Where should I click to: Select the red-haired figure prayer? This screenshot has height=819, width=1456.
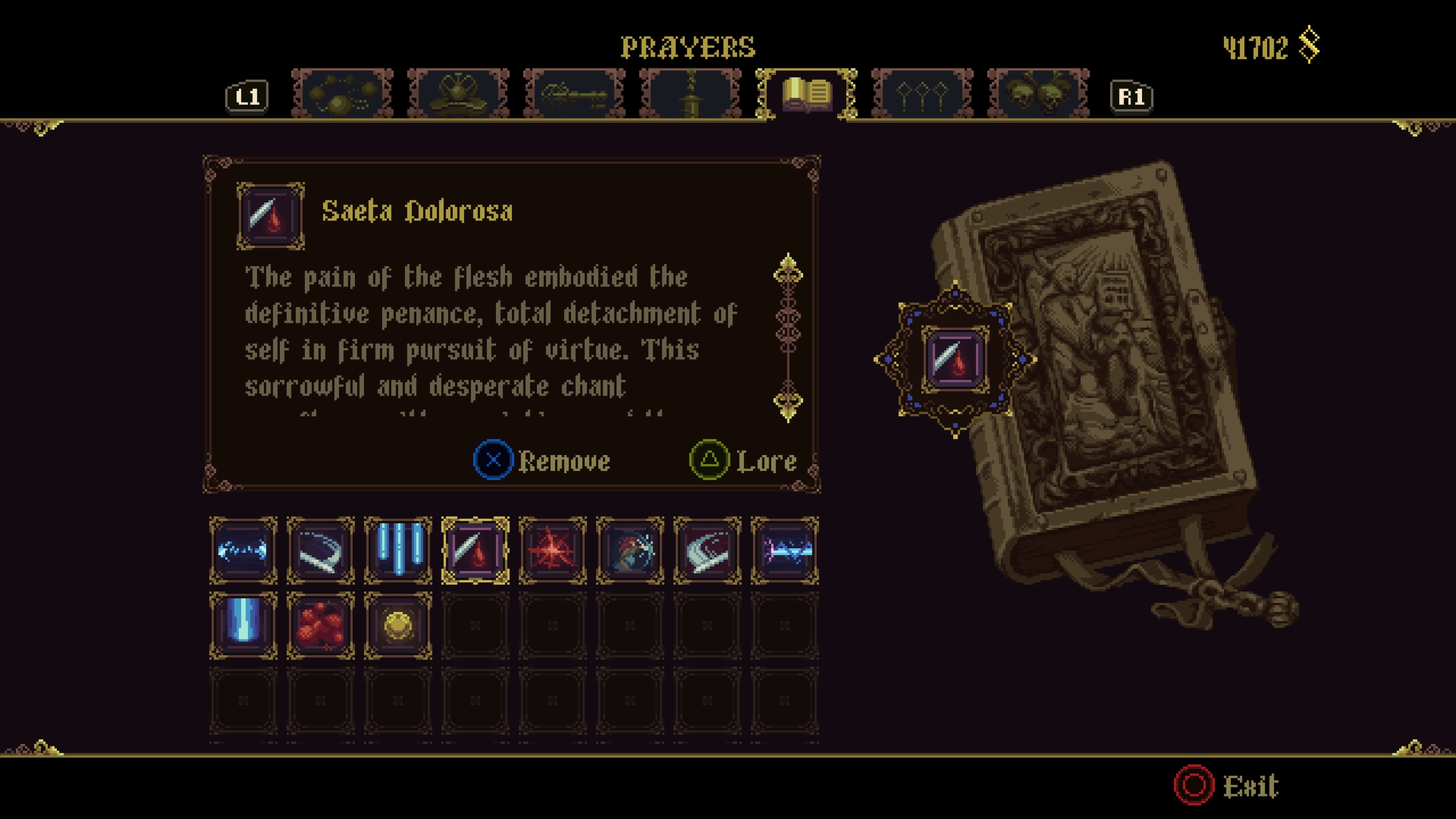coord(630,550)
